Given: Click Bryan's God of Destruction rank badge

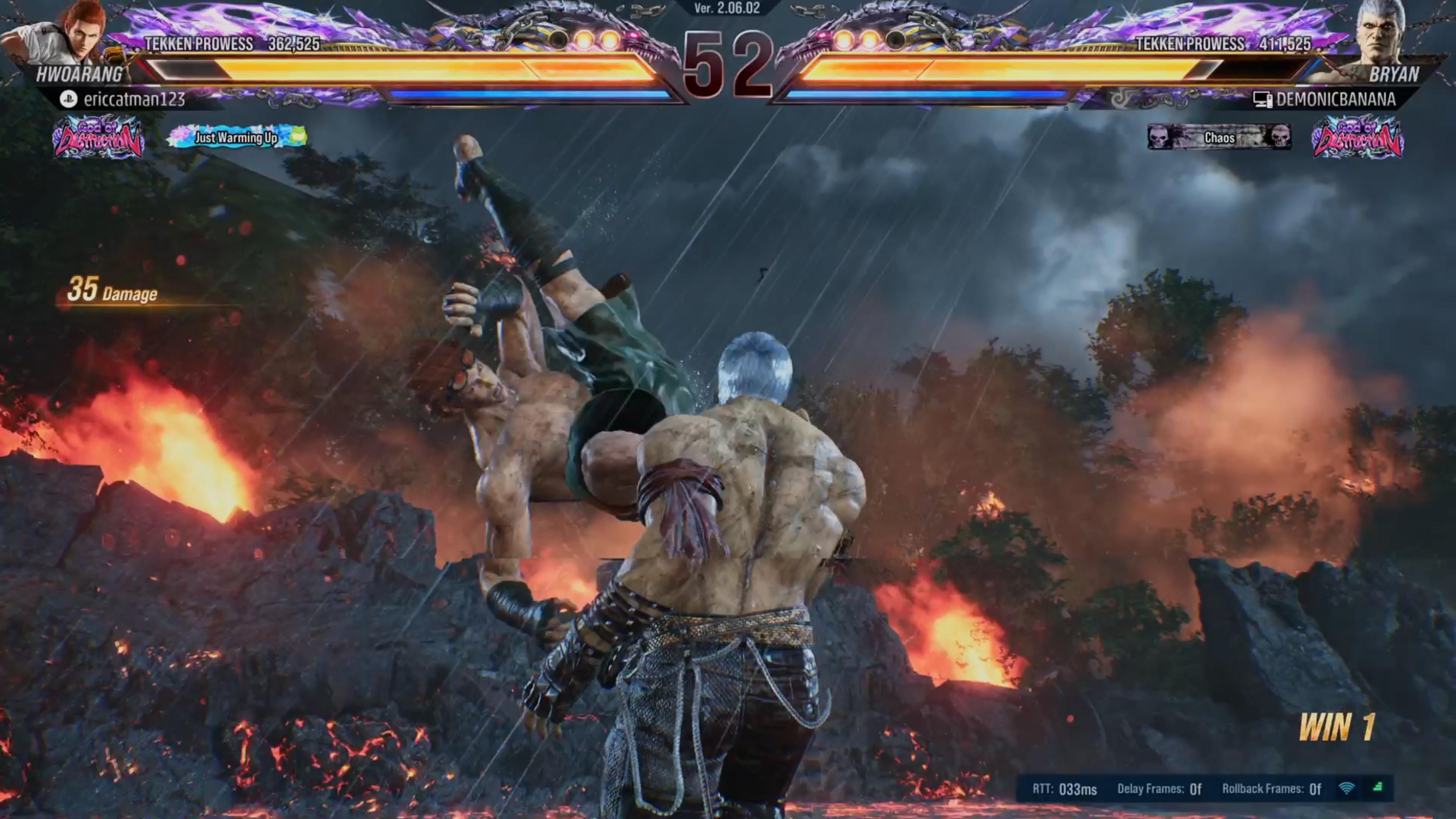Looking at the screenshot, I should (x=1357, y=137).
